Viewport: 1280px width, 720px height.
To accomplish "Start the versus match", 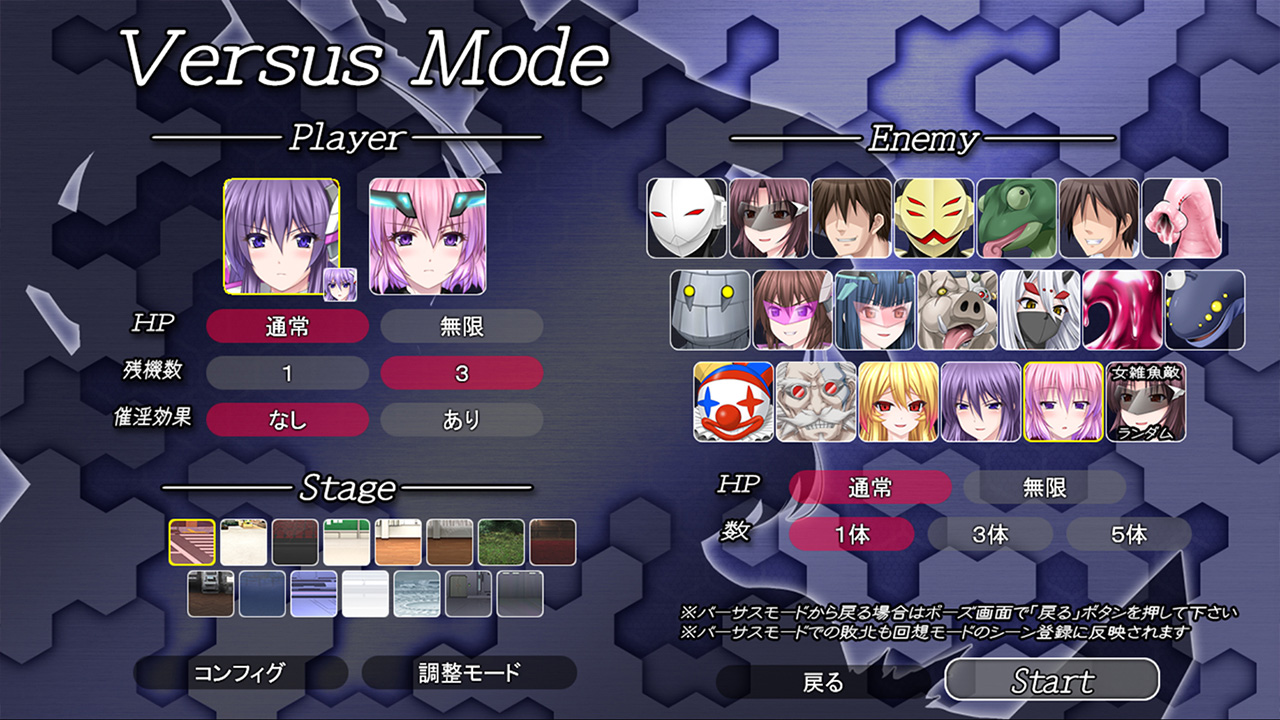I will tap(1052, 681).
